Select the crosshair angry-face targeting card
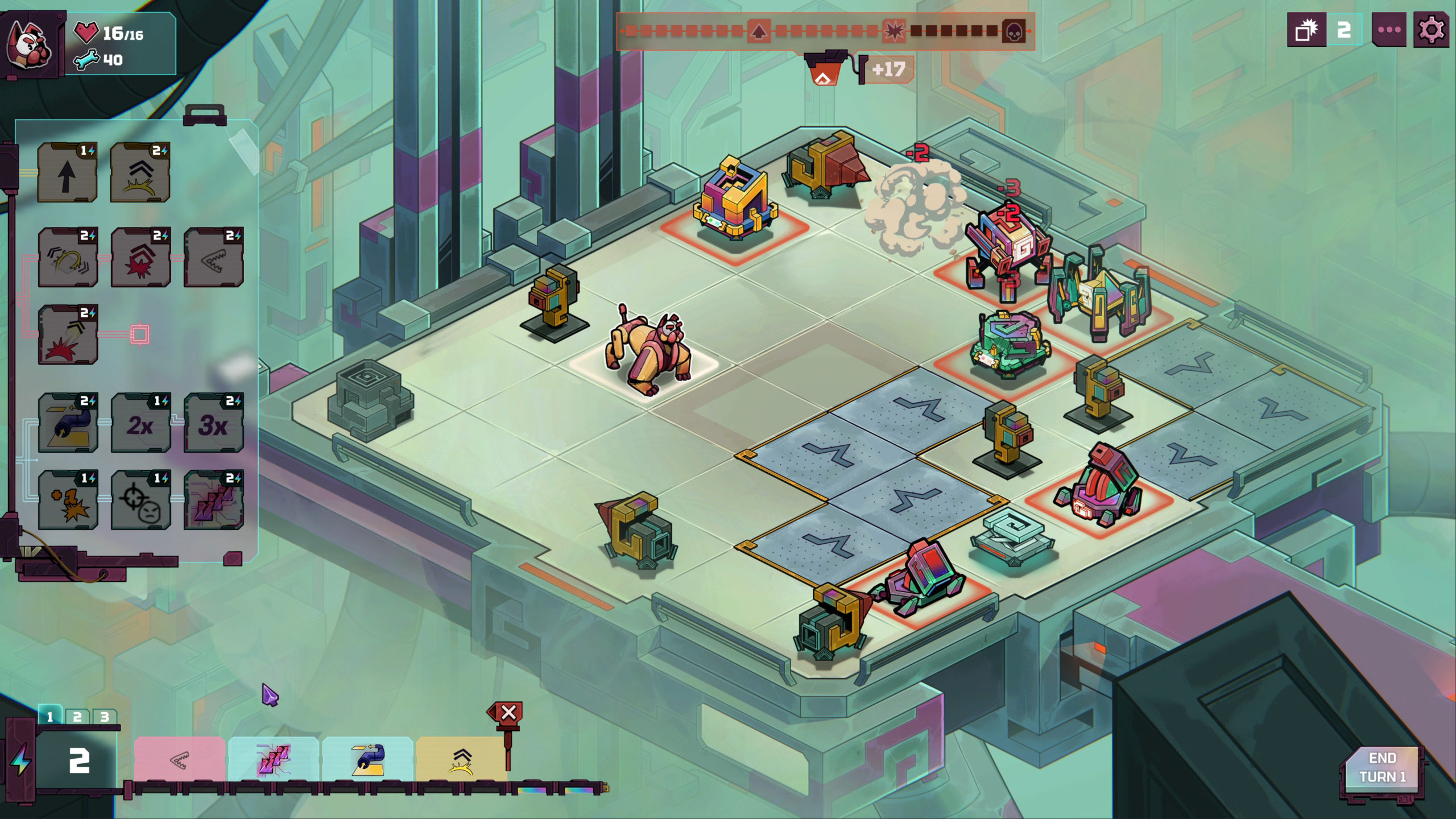Image resolution: width=1456 pixels, height=819 pixels. point(140,500)
